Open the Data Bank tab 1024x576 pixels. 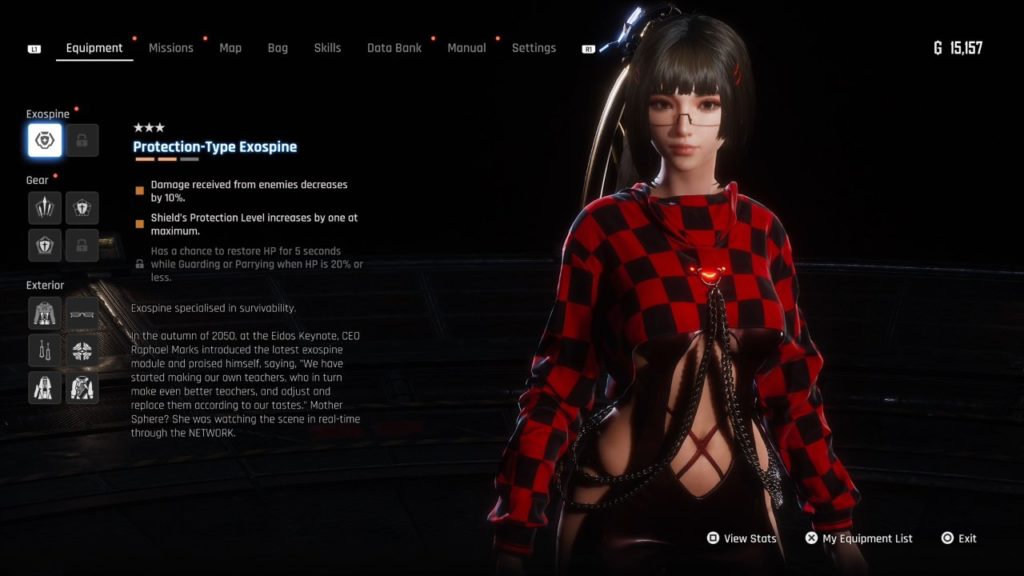coord(394,48)
